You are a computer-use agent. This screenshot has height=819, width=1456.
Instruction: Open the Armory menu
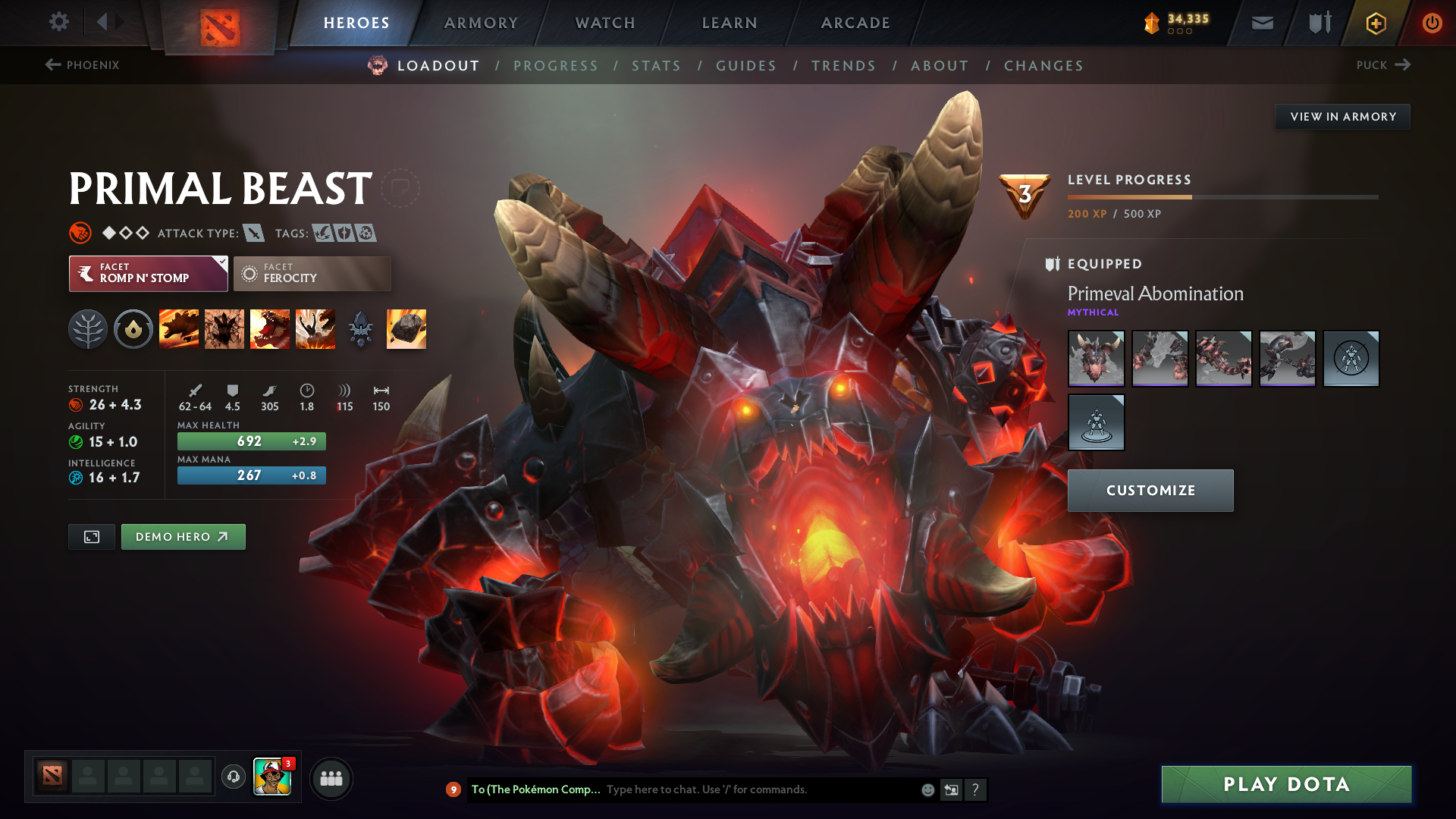481,23
